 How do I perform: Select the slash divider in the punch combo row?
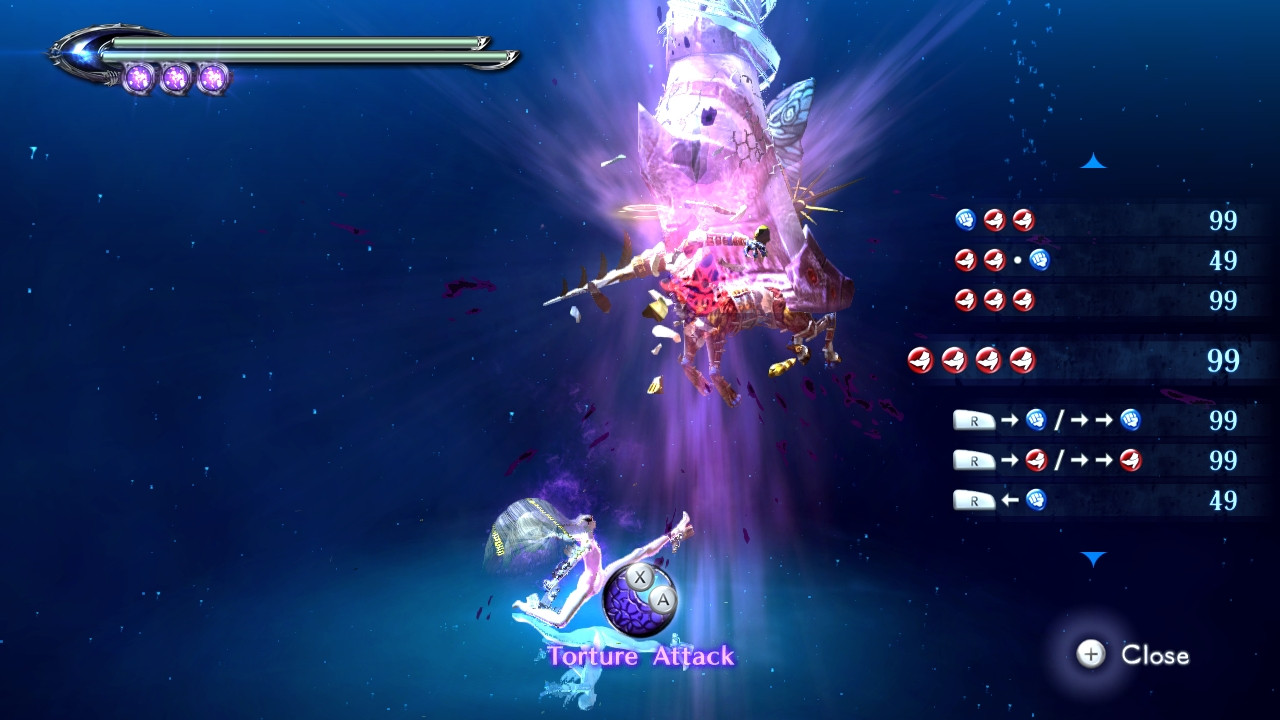[x=1058, y=418]
